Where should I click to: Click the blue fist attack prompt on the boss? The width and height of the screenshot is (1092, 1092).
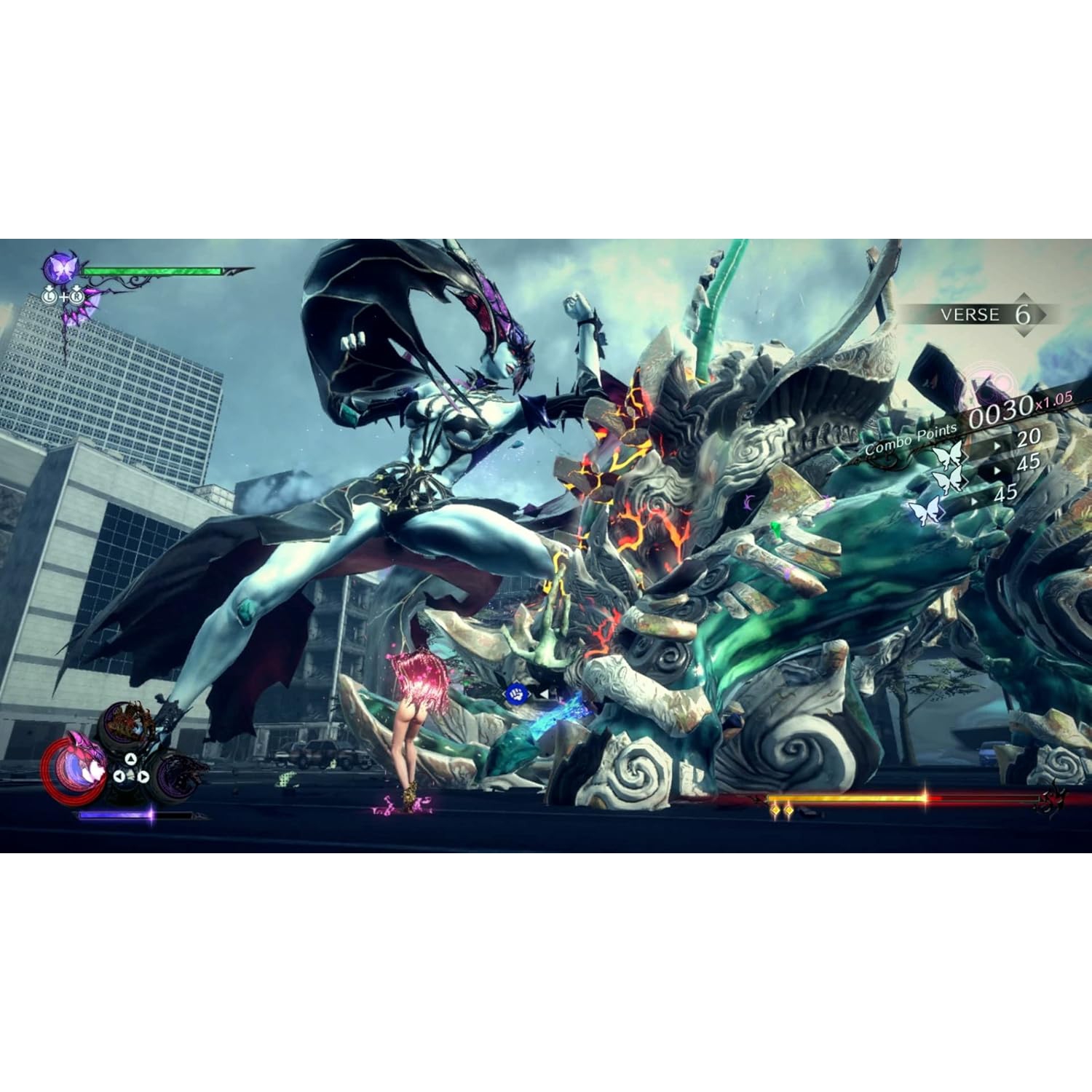[x=517, y=695]
